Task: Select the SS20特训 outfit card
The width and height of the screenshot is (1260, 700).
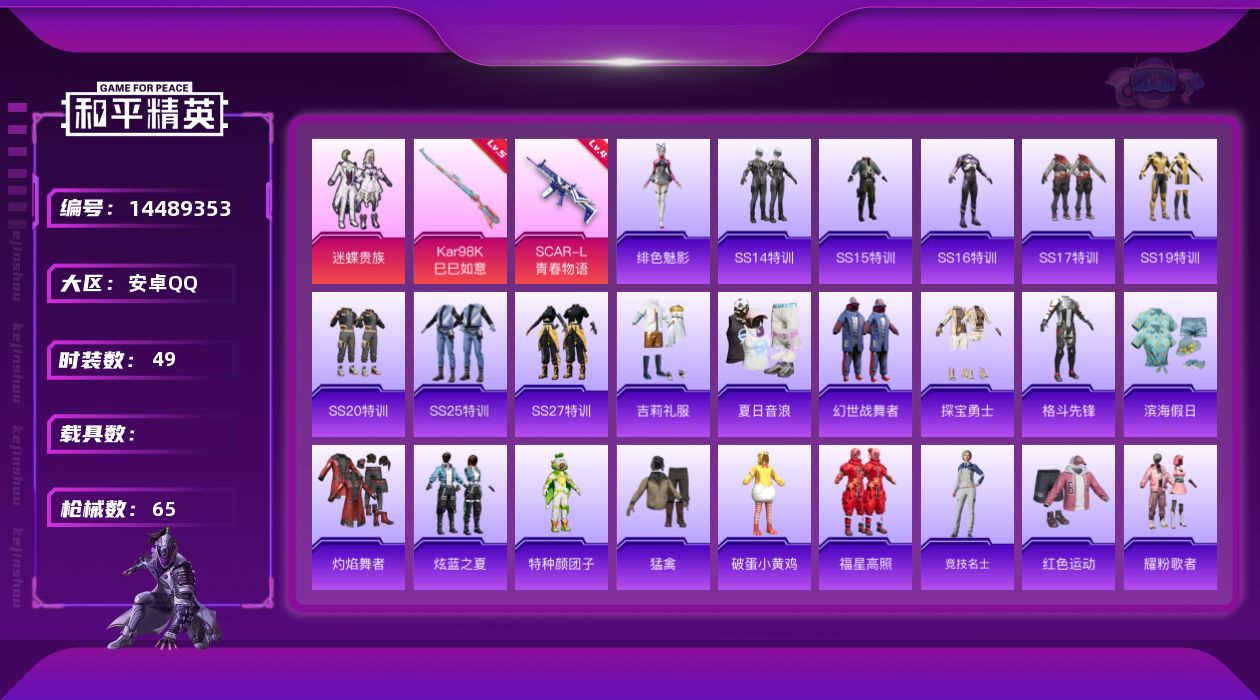Action: [x=358, y=364]
